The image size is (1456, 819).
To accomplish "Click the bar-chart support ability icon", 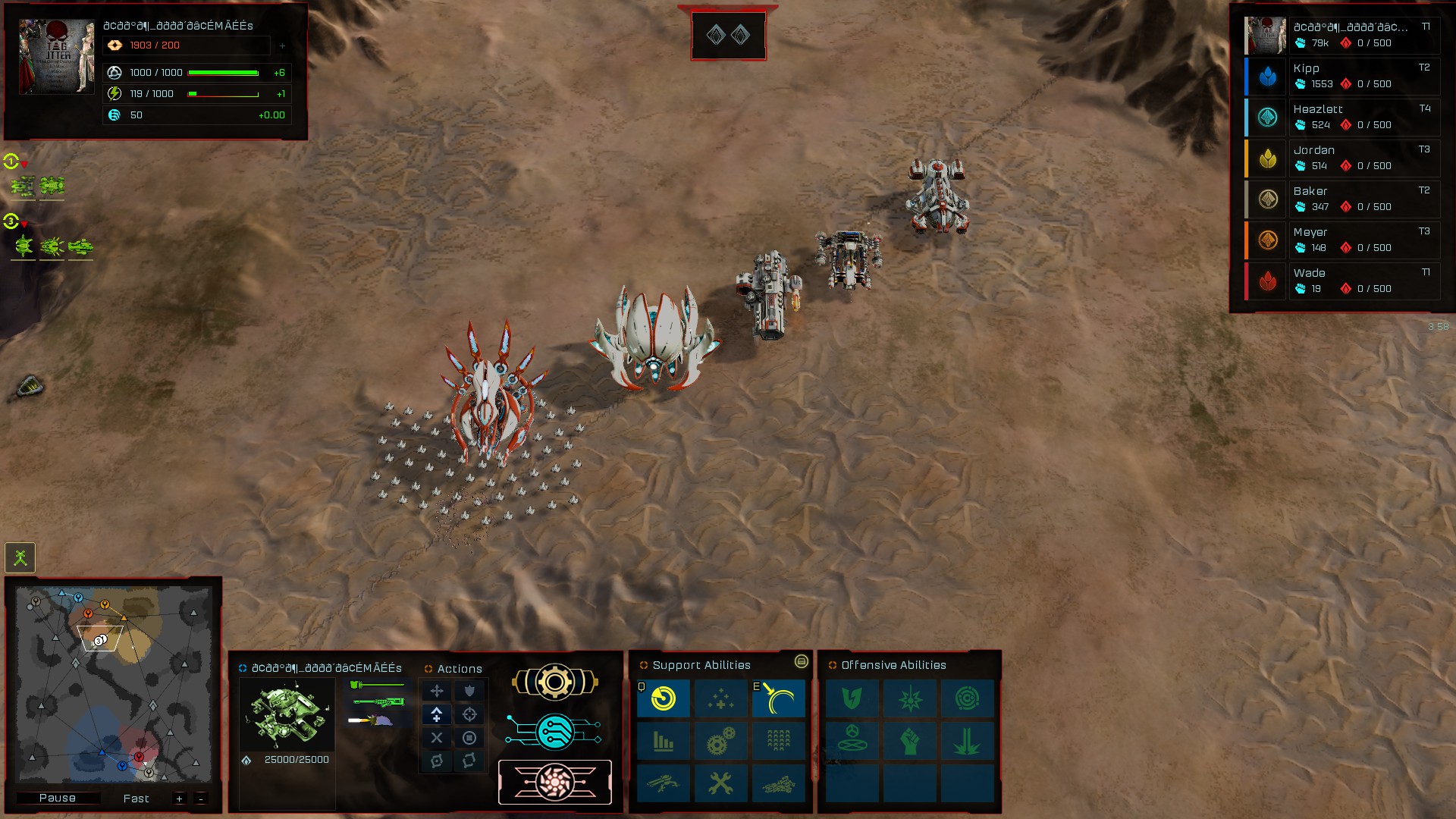I will coord(662,741).
